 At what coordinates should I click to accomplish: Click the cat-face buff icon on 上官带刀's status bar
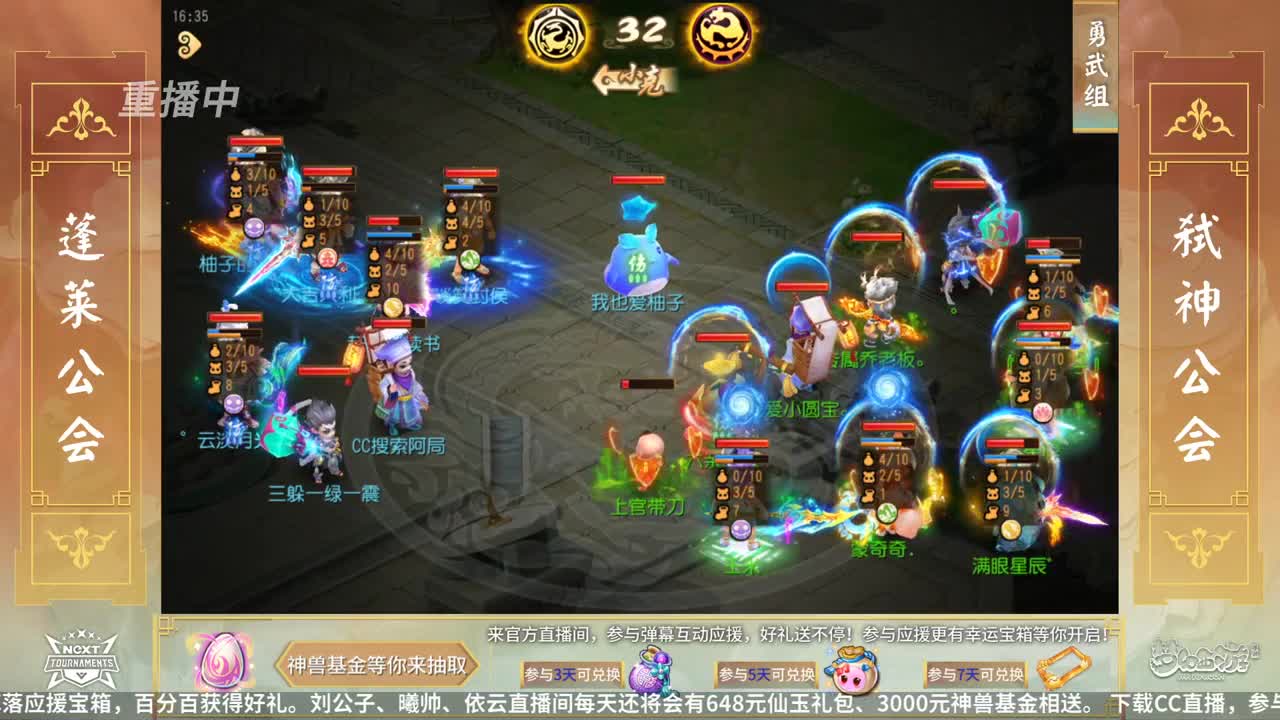pos(722,492)
